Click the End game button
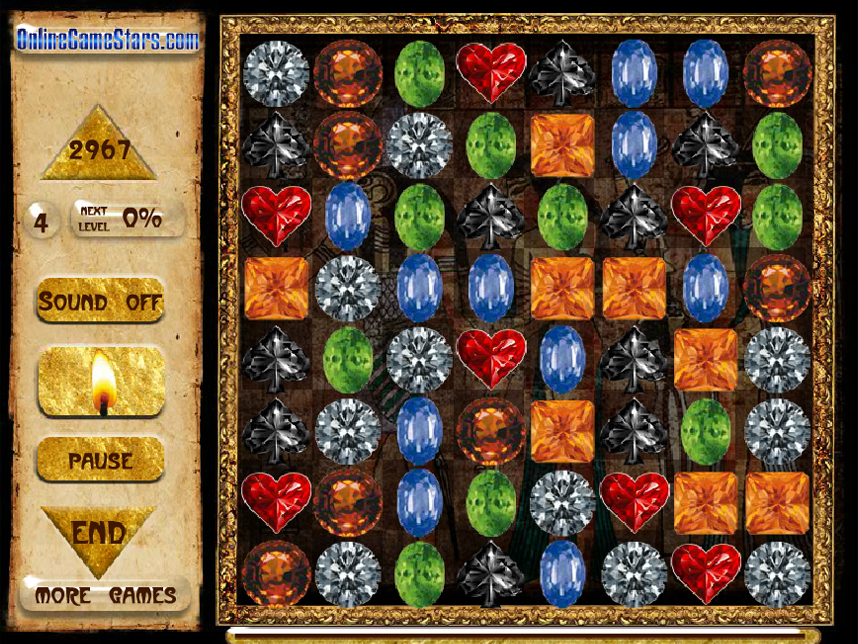The height and width of the screenshot is (644, 858). click(99, 532)
